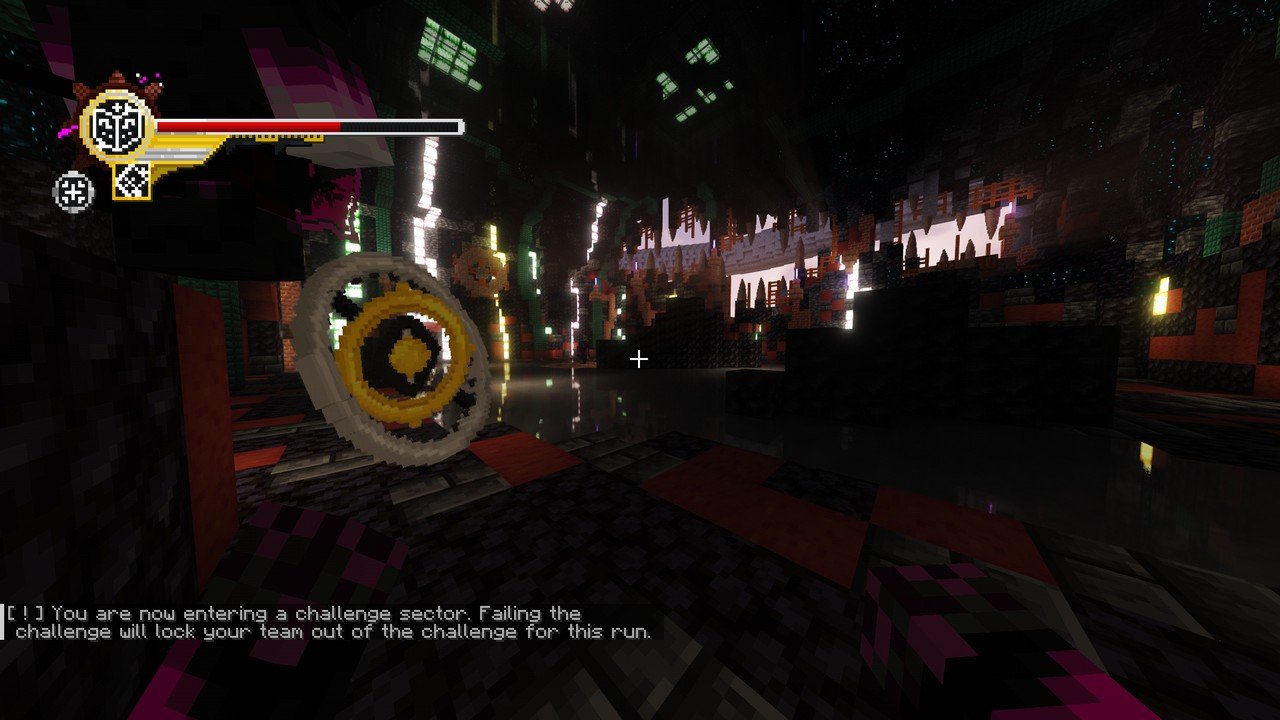The width and height of the screenshot is (1280, 720).
Task: Activate the small grey circular cross icon
Action: tap(73, 191)
